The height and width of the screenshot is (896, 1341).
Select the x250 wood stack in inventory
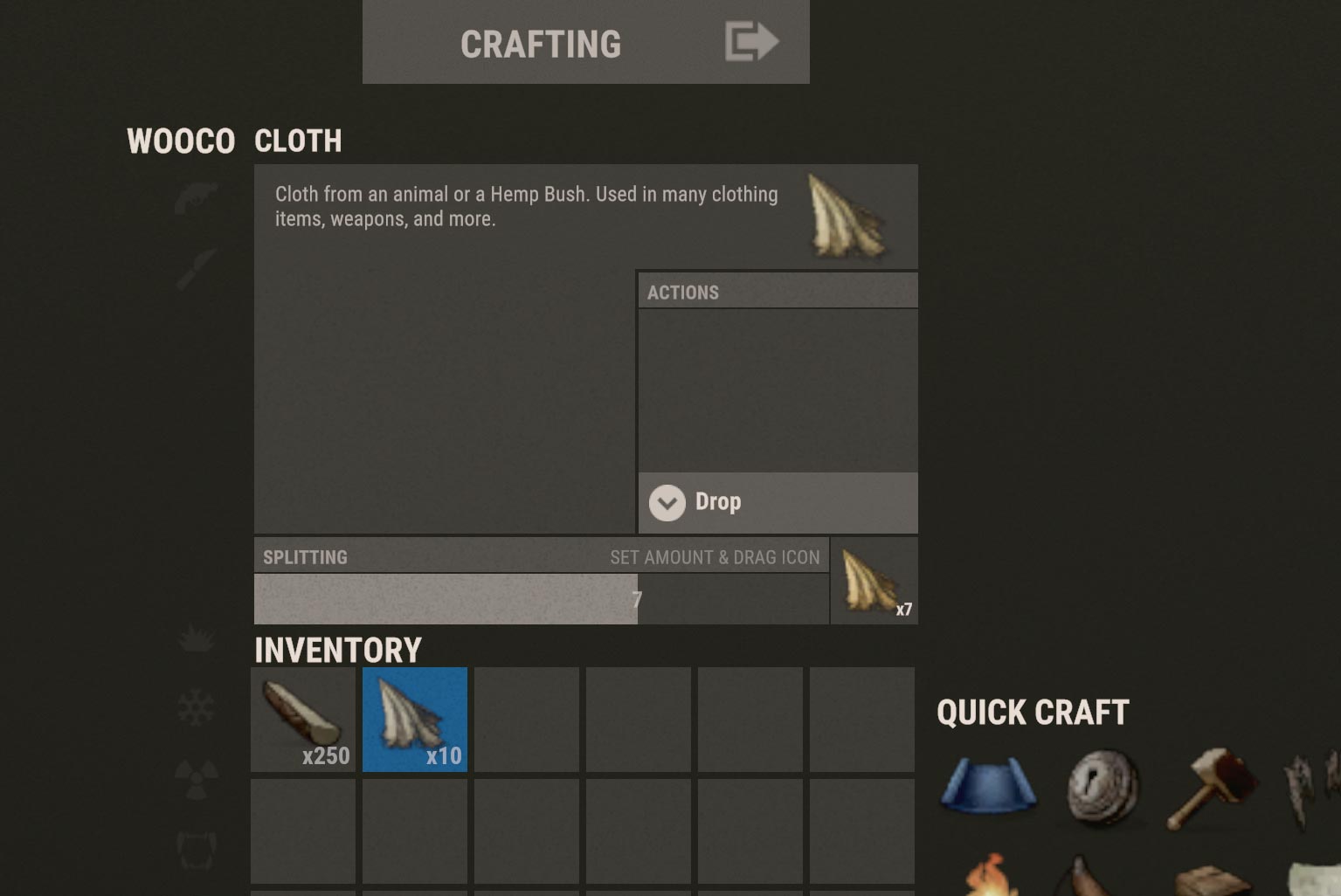tap(302, 720)
